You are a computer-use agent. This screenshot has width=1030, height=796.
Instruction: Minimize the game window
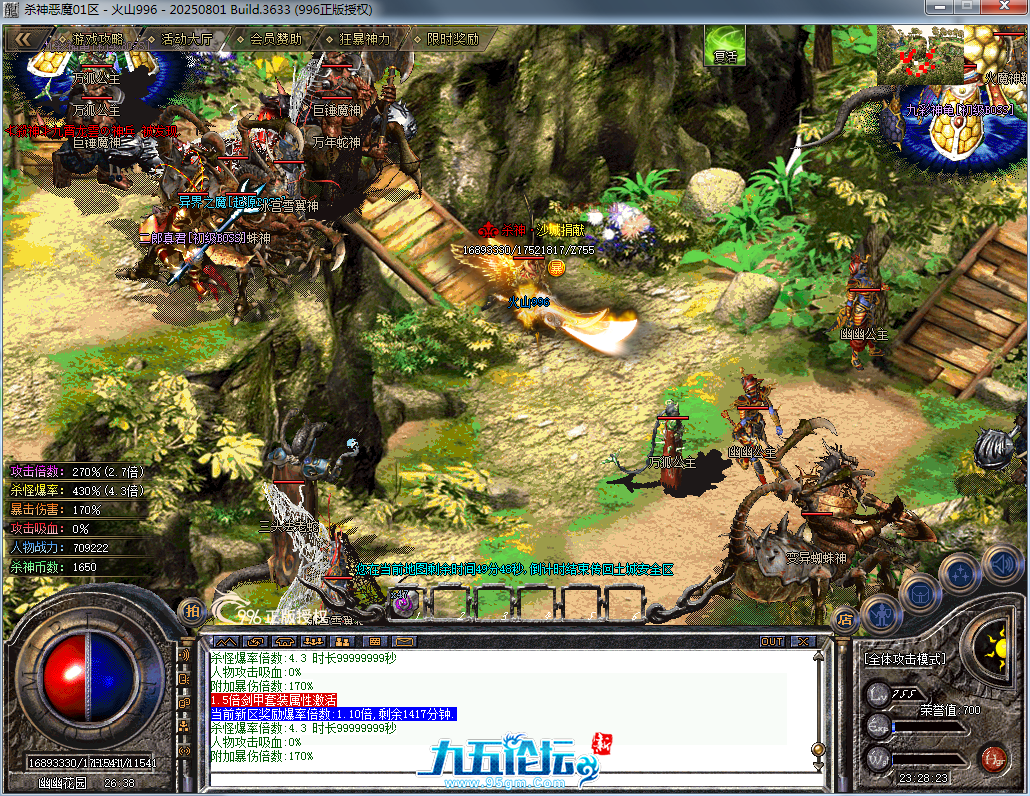tap(938, 7)
